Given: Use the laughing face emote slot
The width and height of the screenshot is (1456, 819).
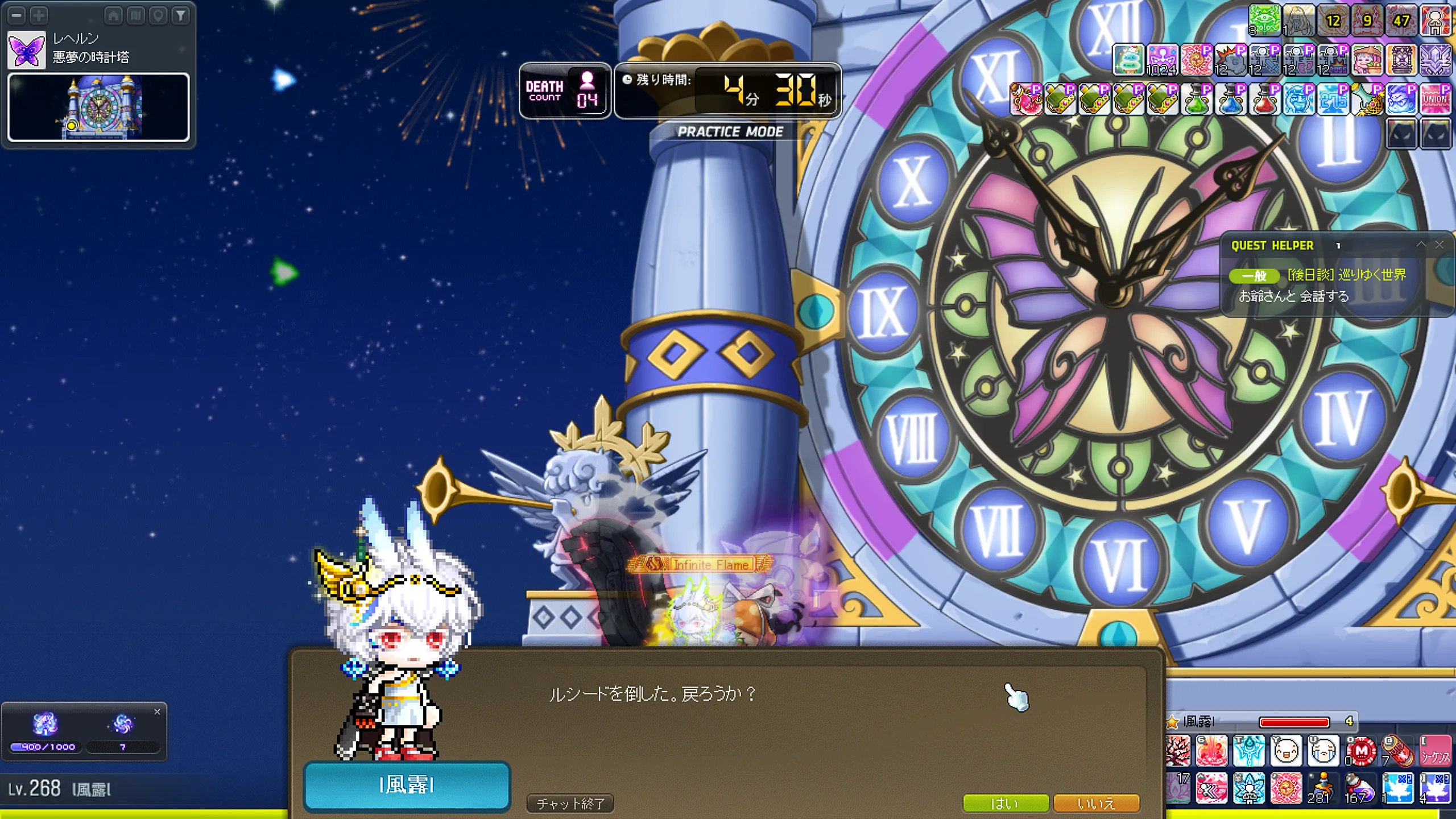Looking at the screenshot, I should click(x=1285, y=751).
